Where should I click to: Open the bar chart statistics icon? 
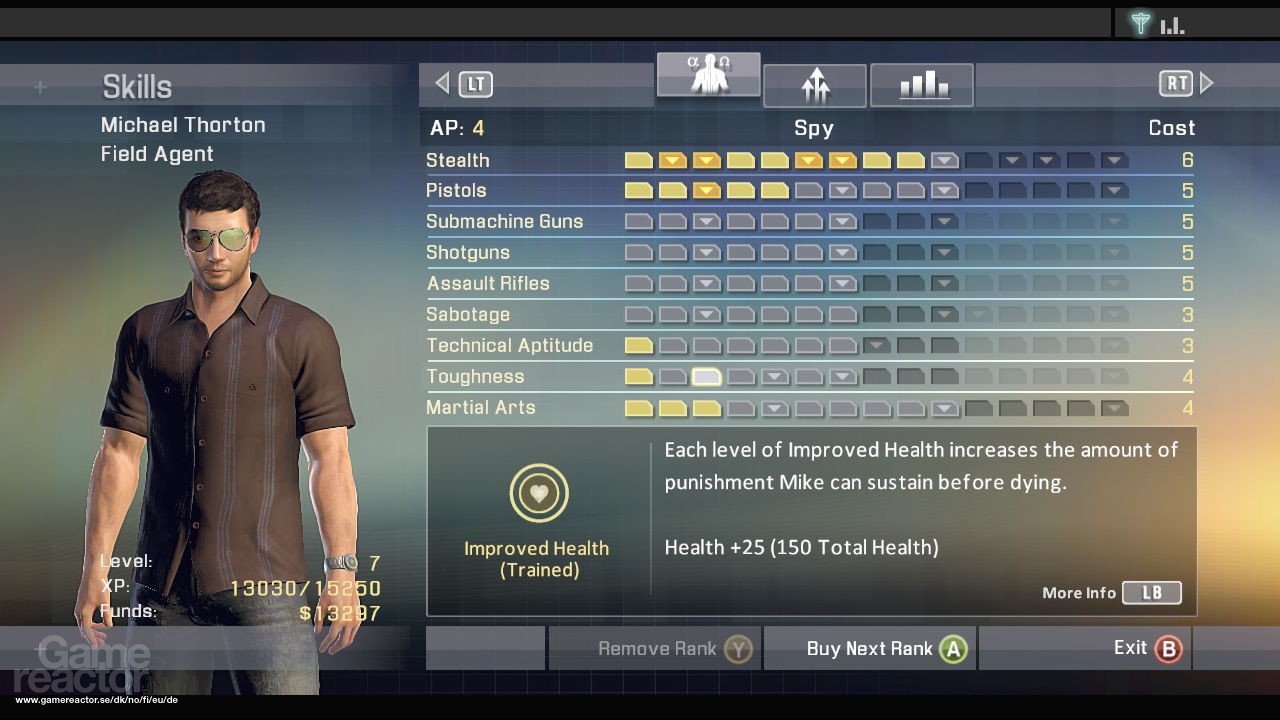[x=921, y=84]
